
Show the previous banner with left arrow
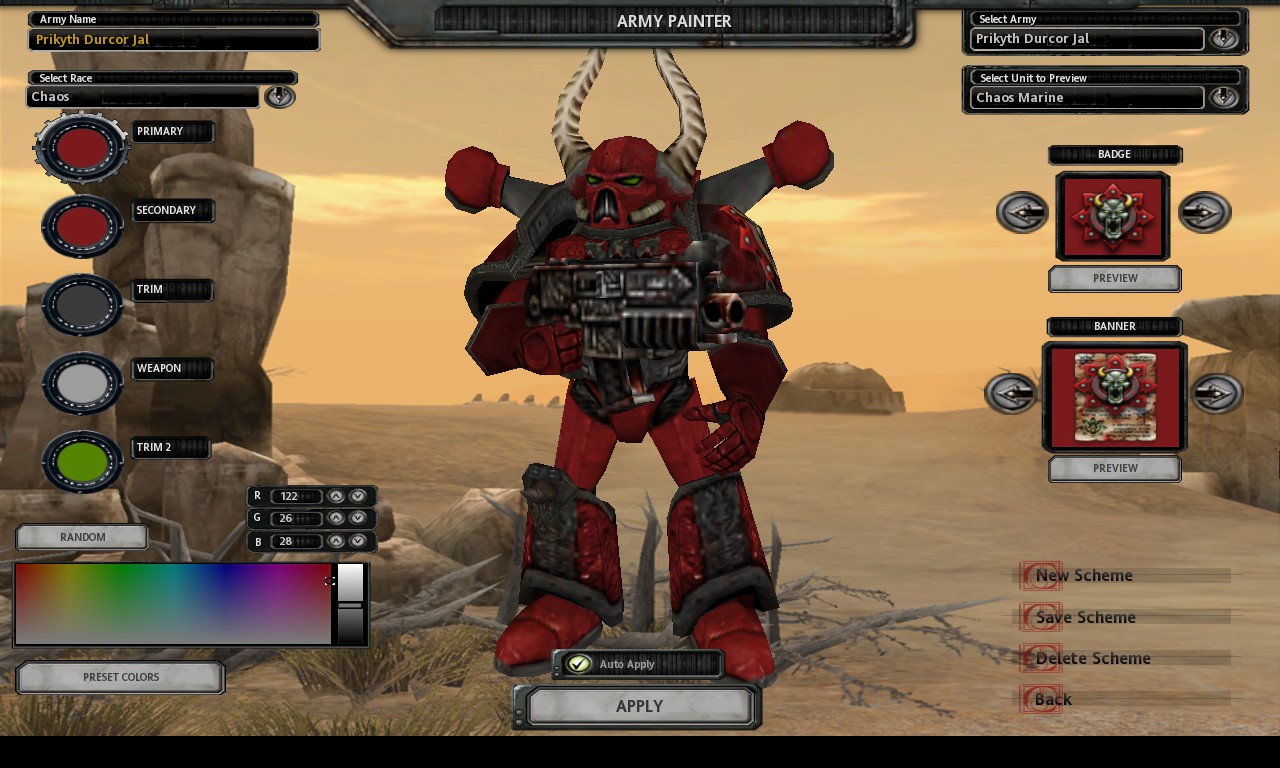click(x=1011, y=393)
